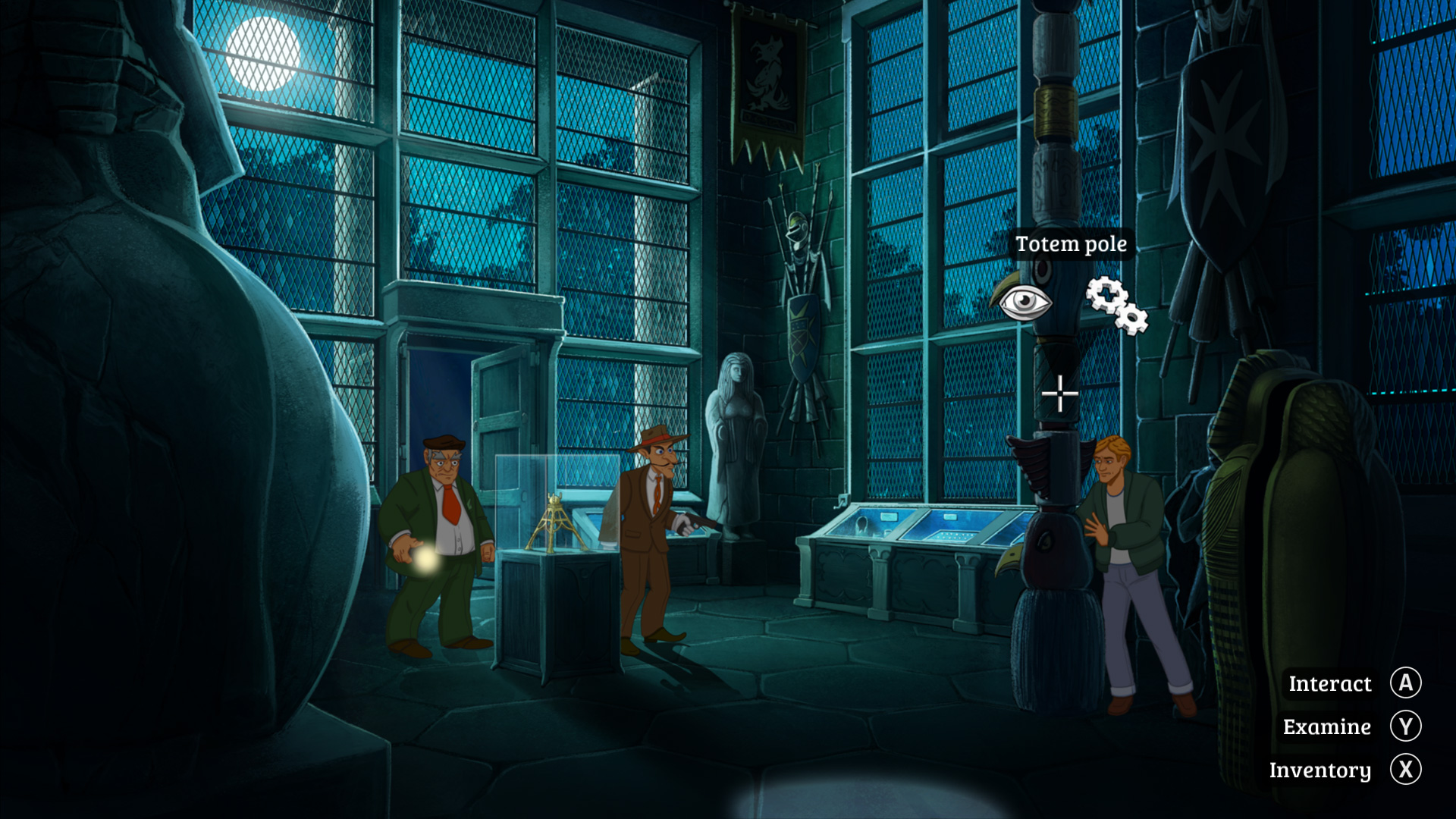
Task: Click the Totem pole name label
Action: [x=1071, y=244]
